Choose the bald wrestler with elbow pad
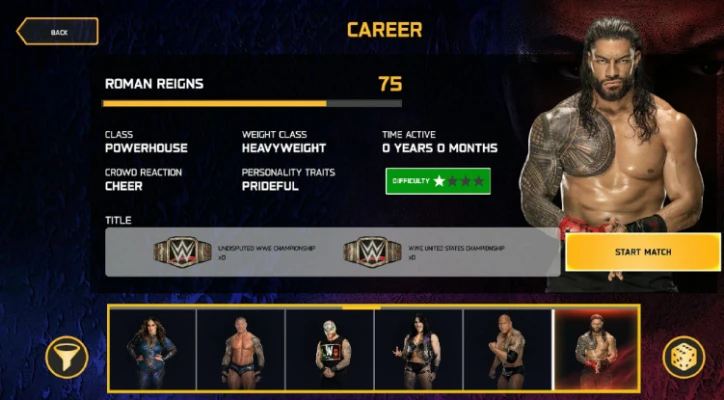 (507, 349)
